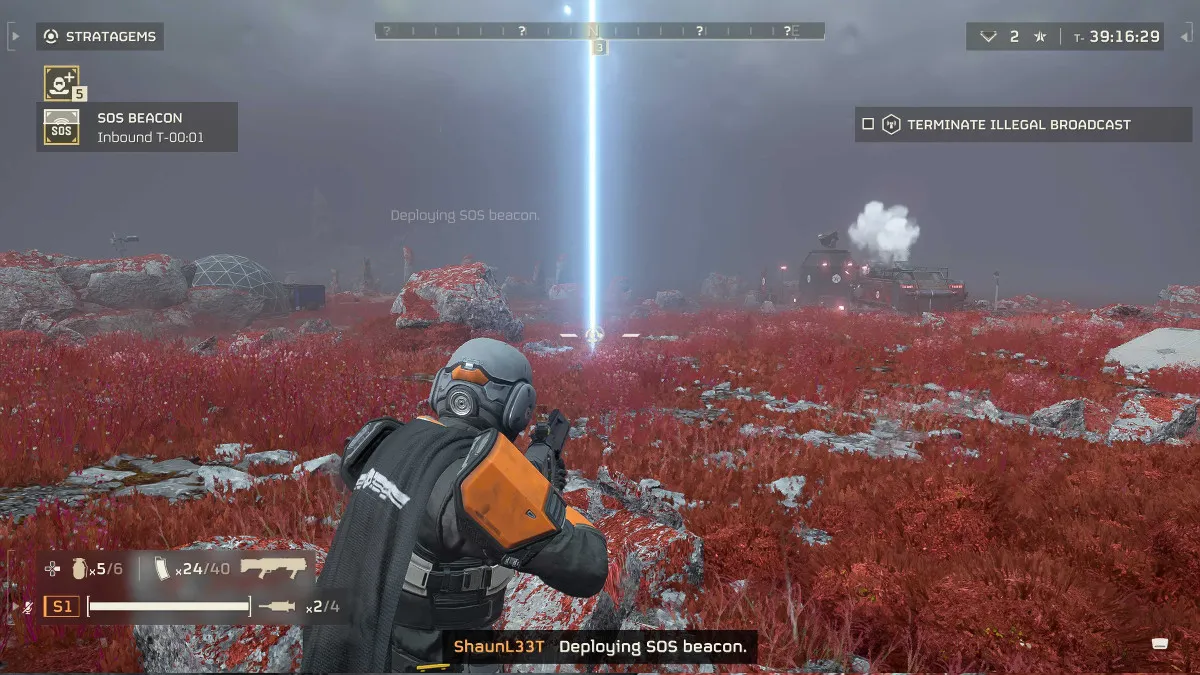Image resolution: width=1200 pixels, height=675 pixels.
Task: Open the chat icon in the corner
Action: click(1160, 643)
